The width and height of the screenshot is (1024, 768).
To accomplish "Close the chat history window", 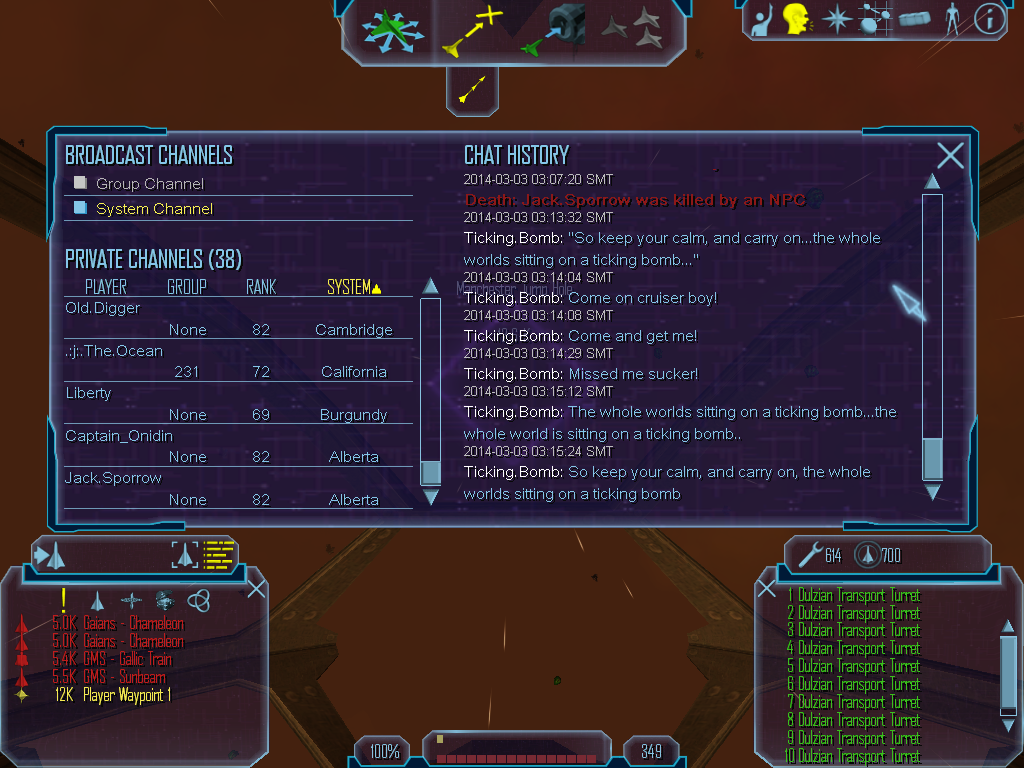I will pyautogui.click(x=950, y=155).
